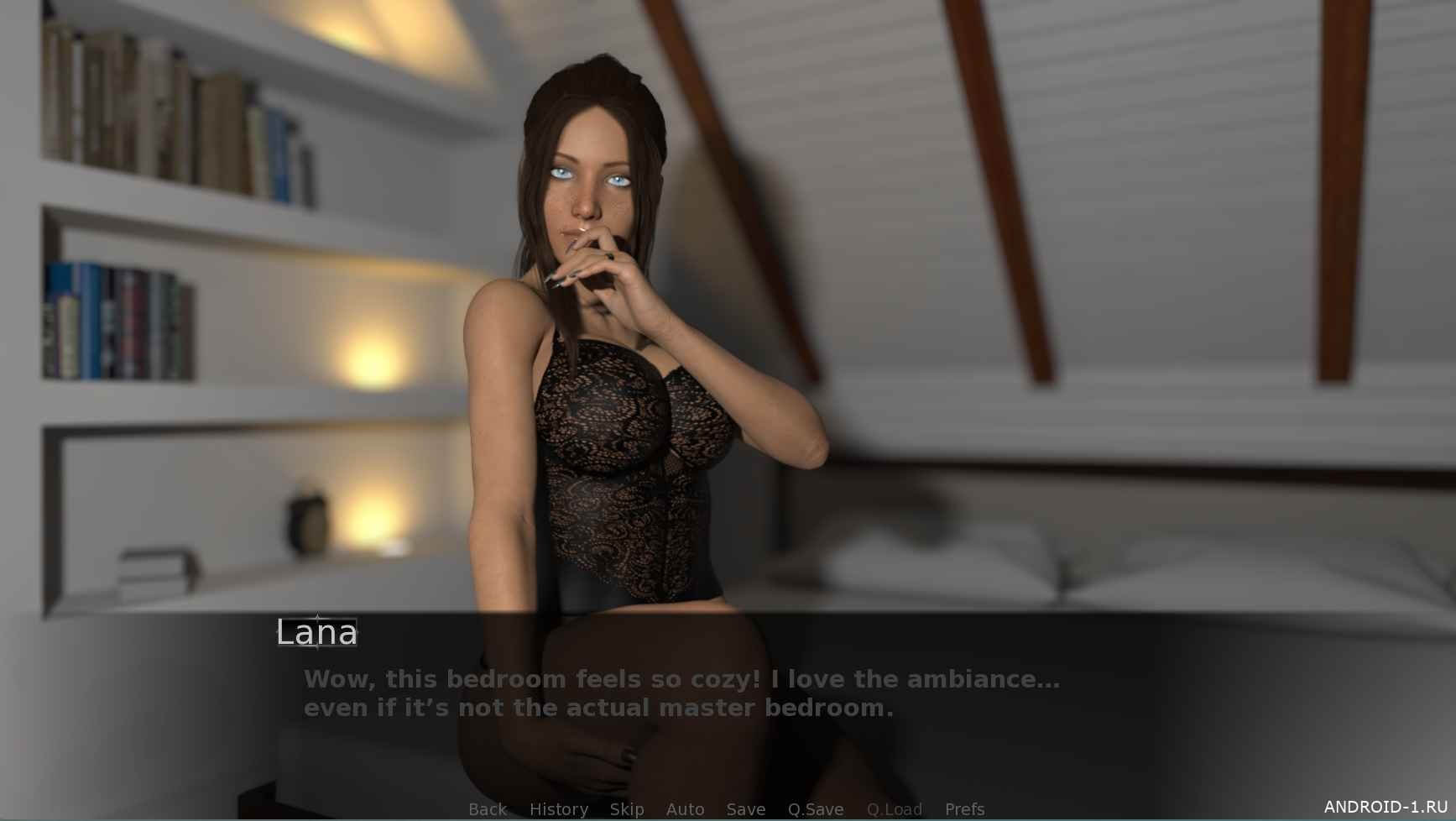
Task: Go back with the Back button
Action: point(487,809)
